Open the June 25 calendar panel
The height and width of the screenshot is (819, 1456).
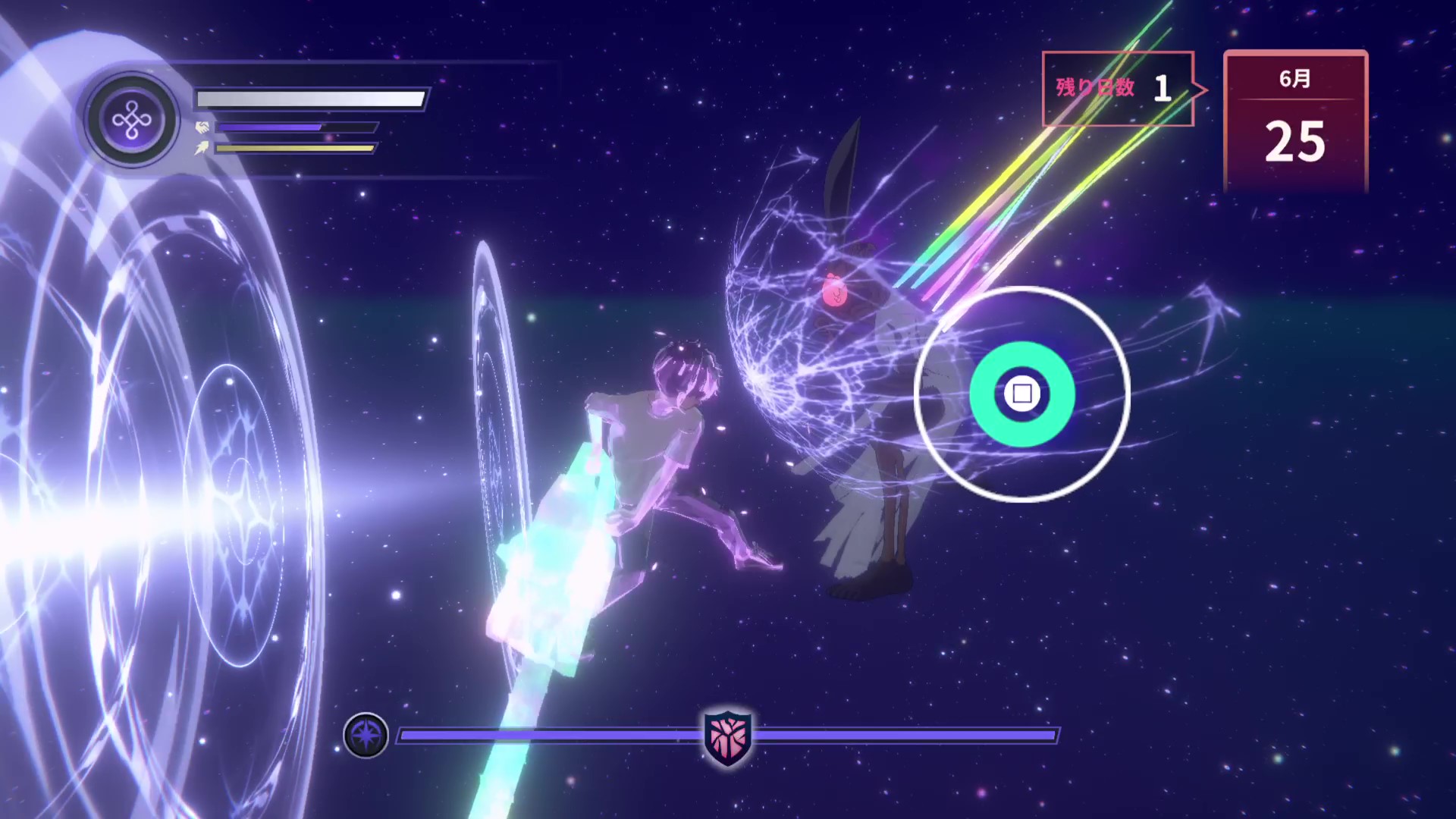pyautogui.click(x=1295, y=121)
